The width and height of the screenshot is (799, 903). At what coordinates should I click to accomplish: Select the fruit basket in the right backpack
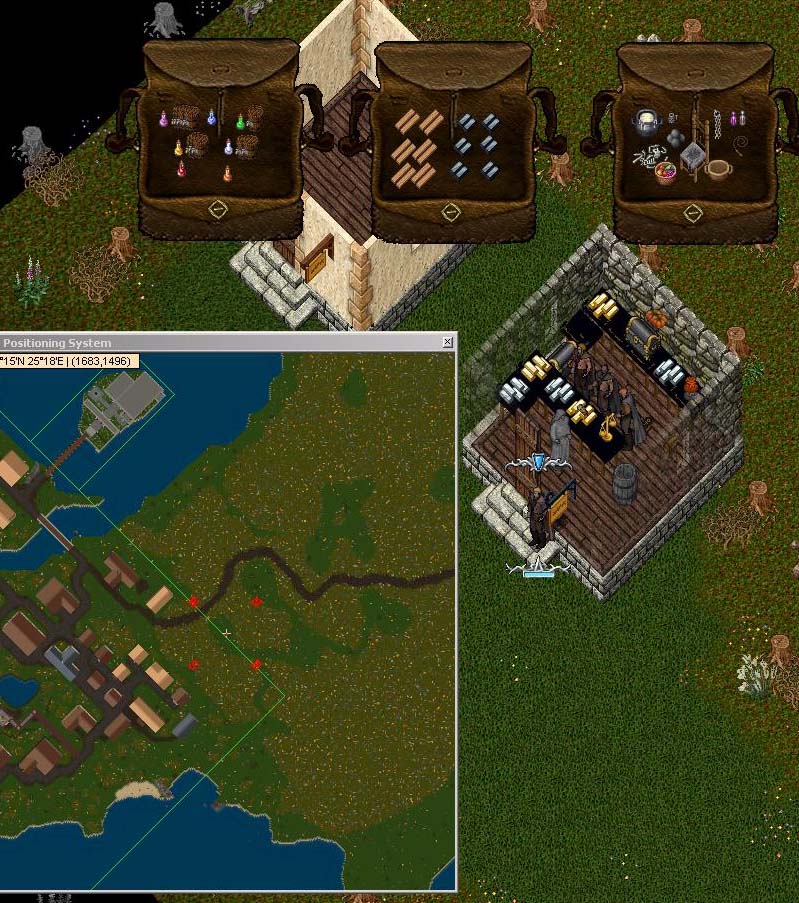click(664, 172)
